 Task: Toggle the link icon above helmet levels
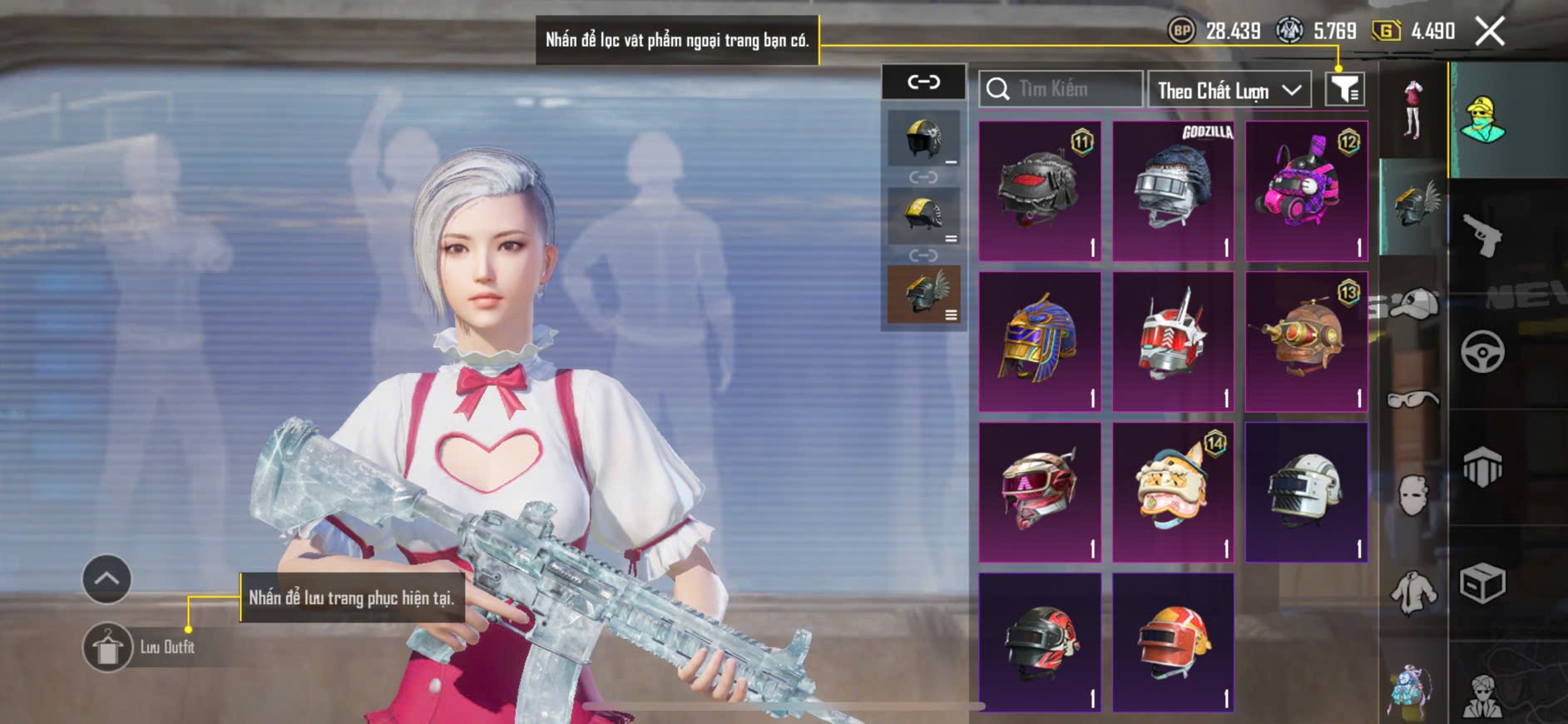pos(923,82)
